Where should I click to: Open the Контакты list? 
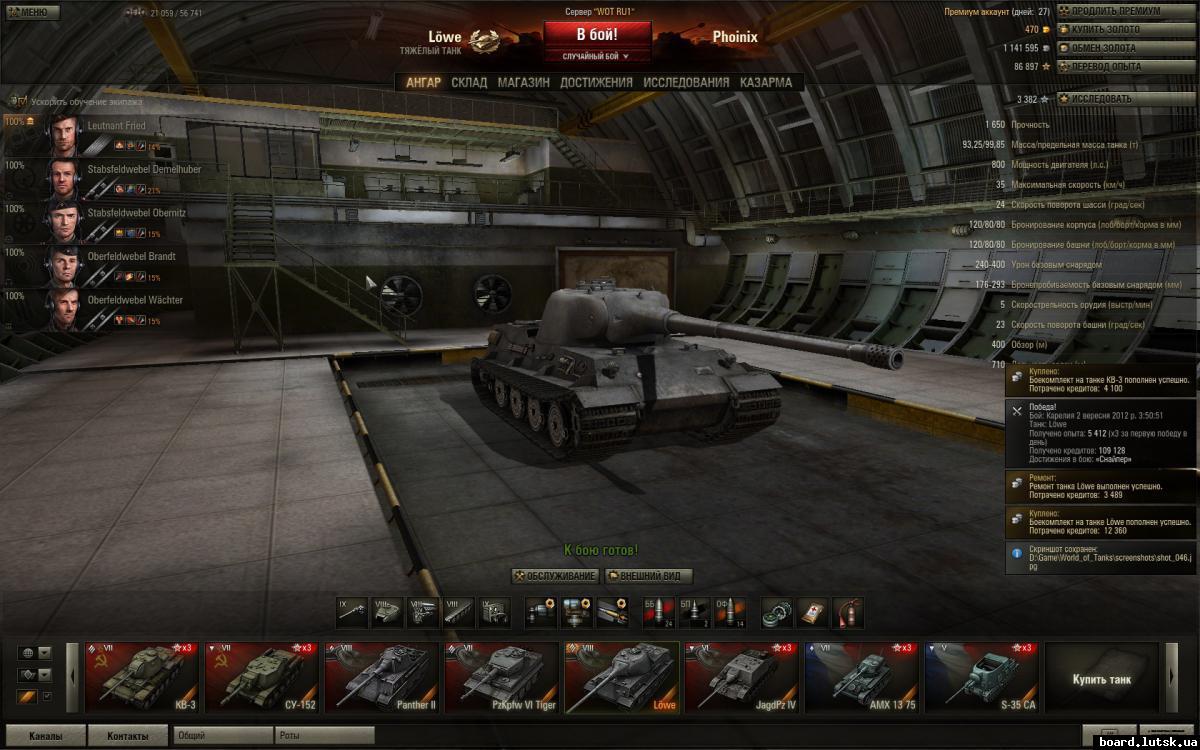(x=127, y=736)
